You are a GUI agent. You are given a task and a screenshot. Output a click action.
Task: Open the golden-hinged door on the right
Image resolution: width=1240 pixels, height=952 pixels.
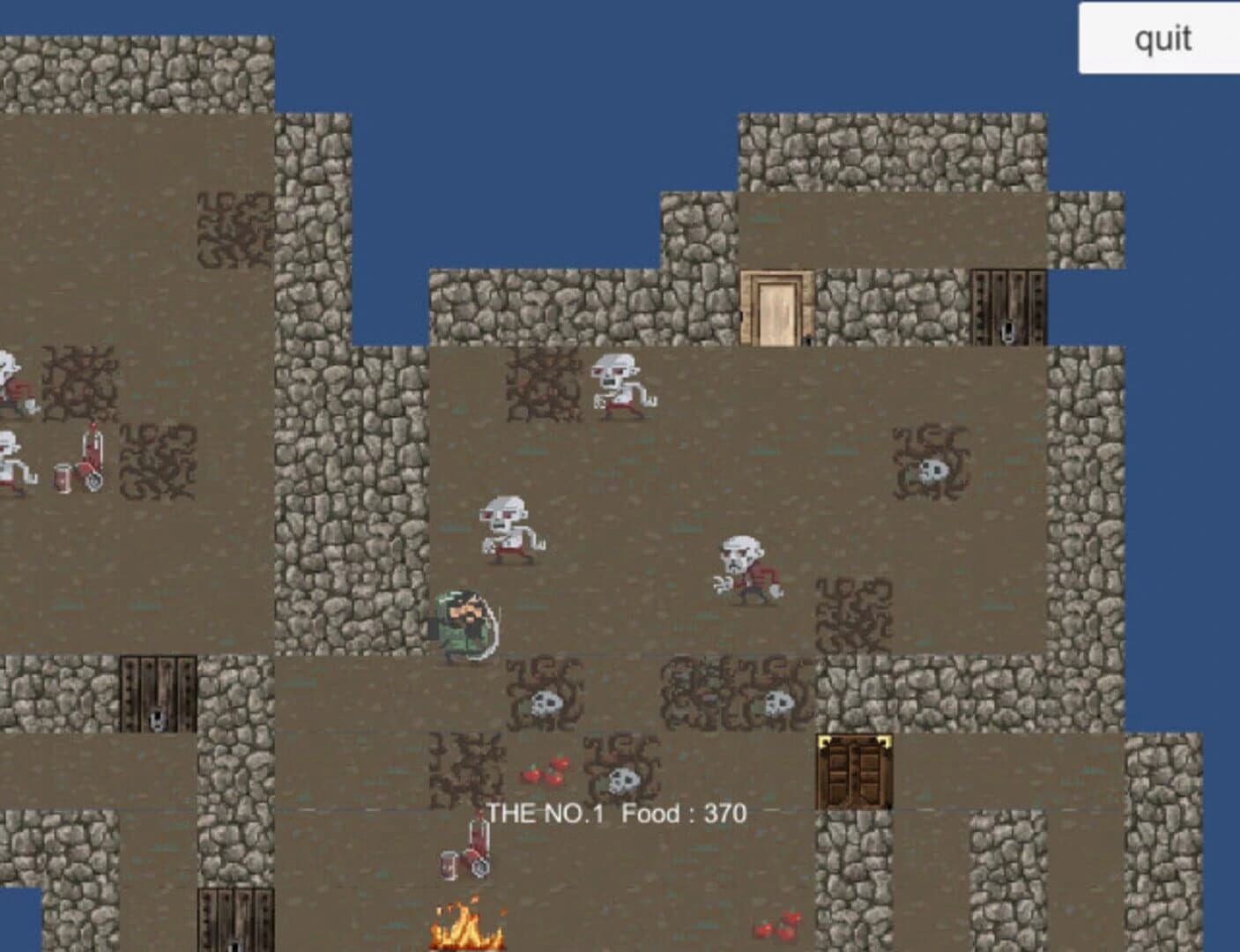[x=853, y=771]
